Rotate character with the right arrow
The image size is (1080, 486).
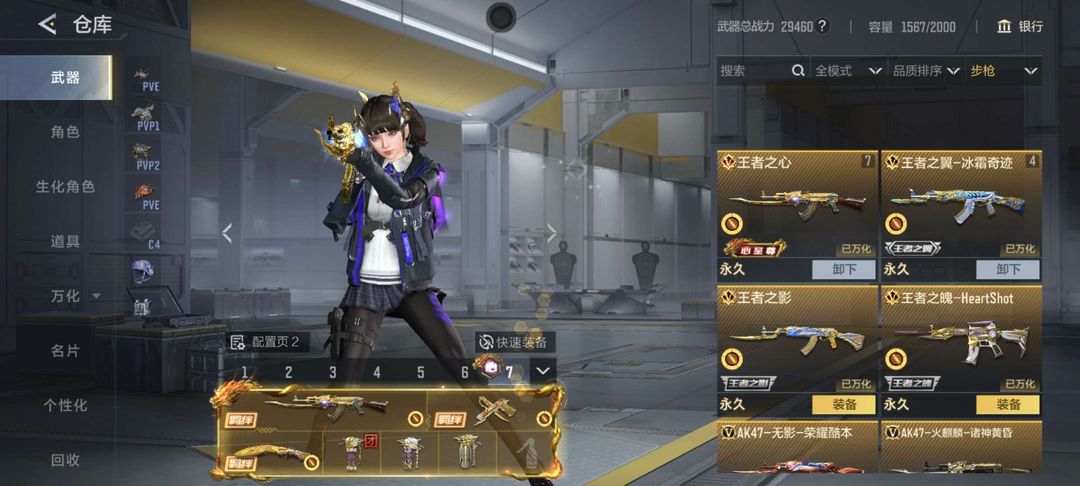pos(550,233)
